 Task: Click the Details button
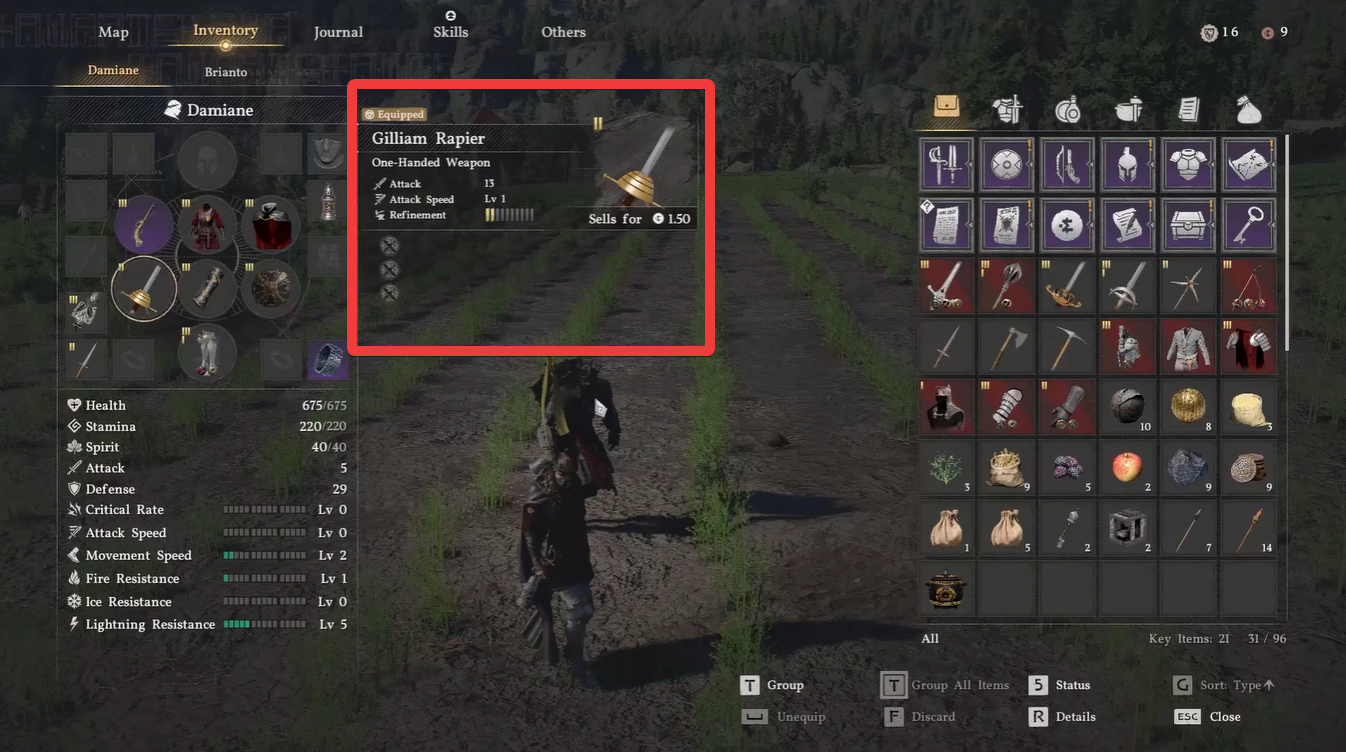pyautogui.click(x=1075, y=717)
